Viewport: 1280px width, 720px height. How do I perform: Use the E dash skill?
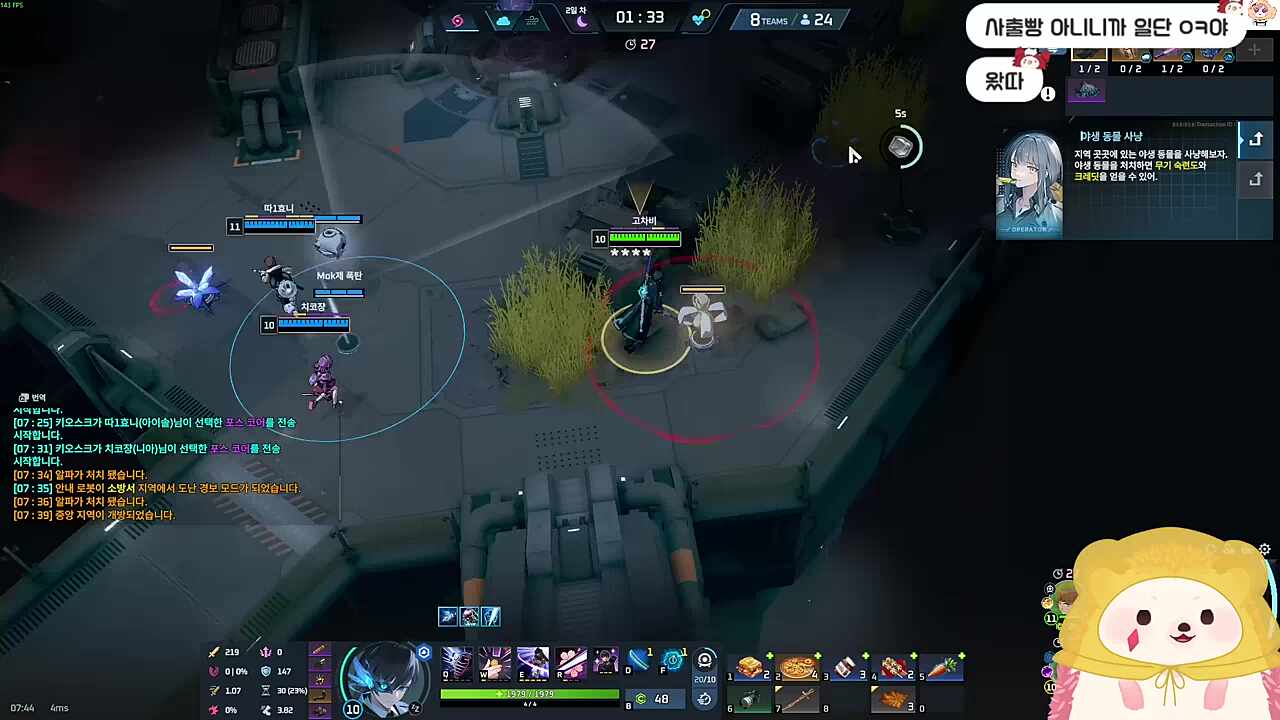click(531, 662)
